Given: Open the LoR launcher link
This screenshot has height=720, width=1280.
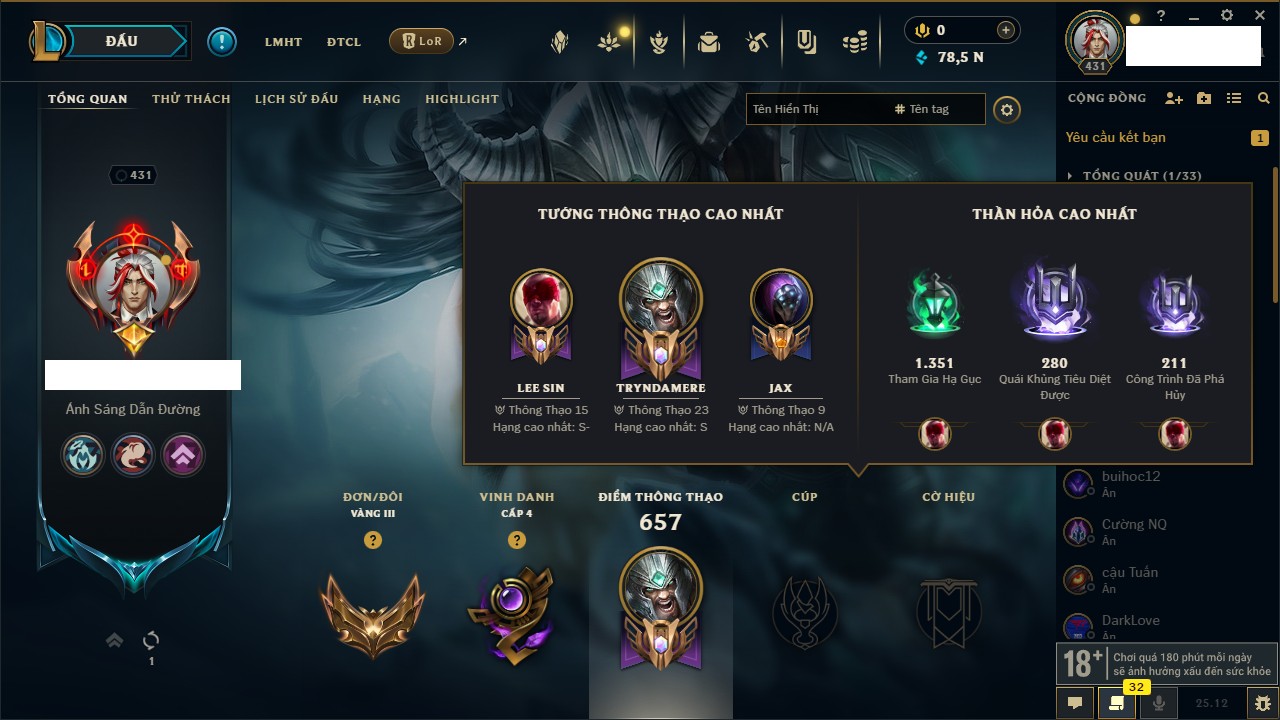Looking at the screenshot, I should [x=421, y=41].
